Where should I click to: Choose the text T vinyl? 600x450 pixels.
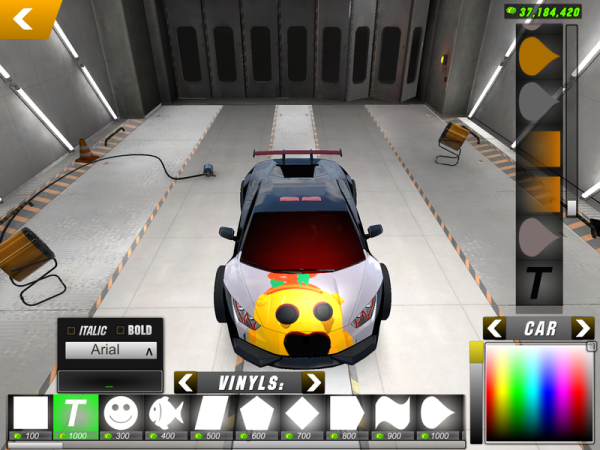click(x=76, y=414)
